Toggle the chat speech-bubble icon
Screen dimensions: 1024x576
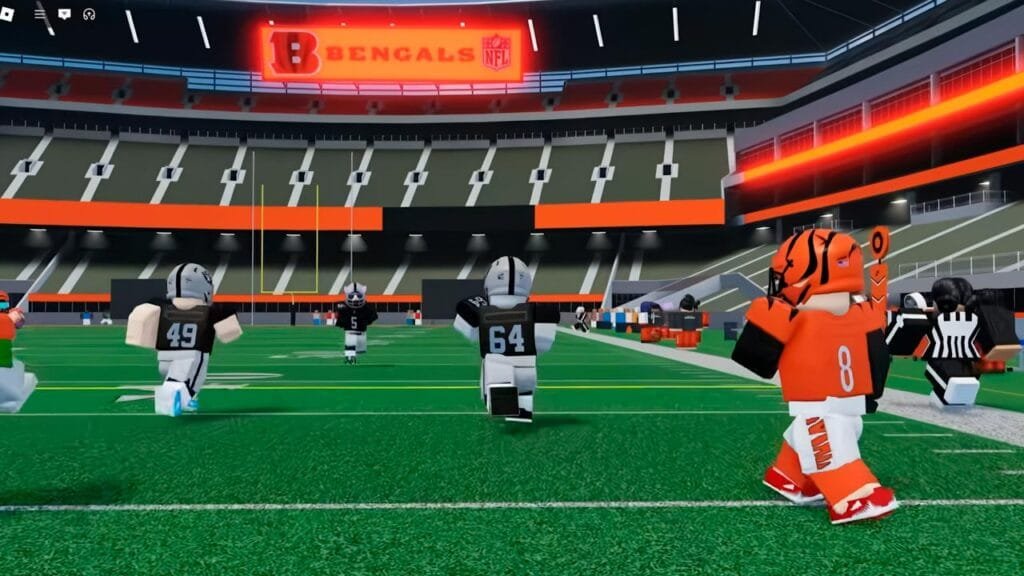point(65,14)
